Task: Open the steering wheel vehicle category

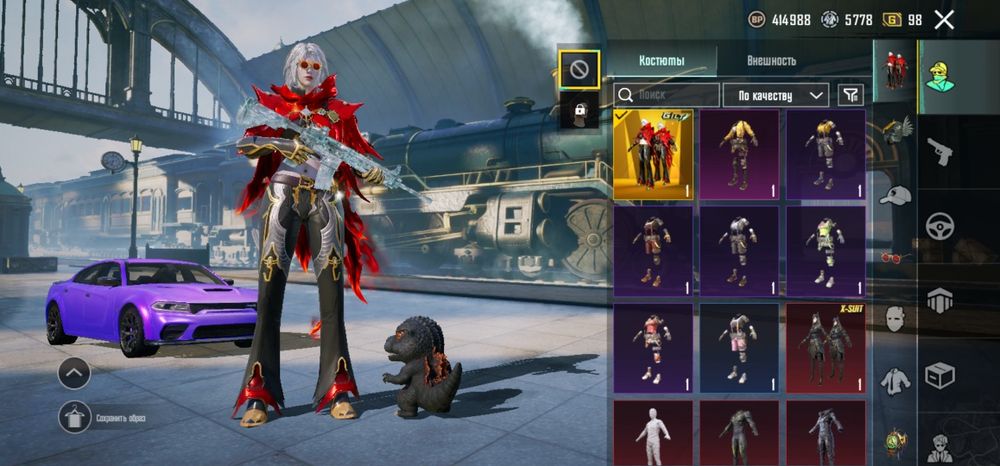Action: click(940, 225)
